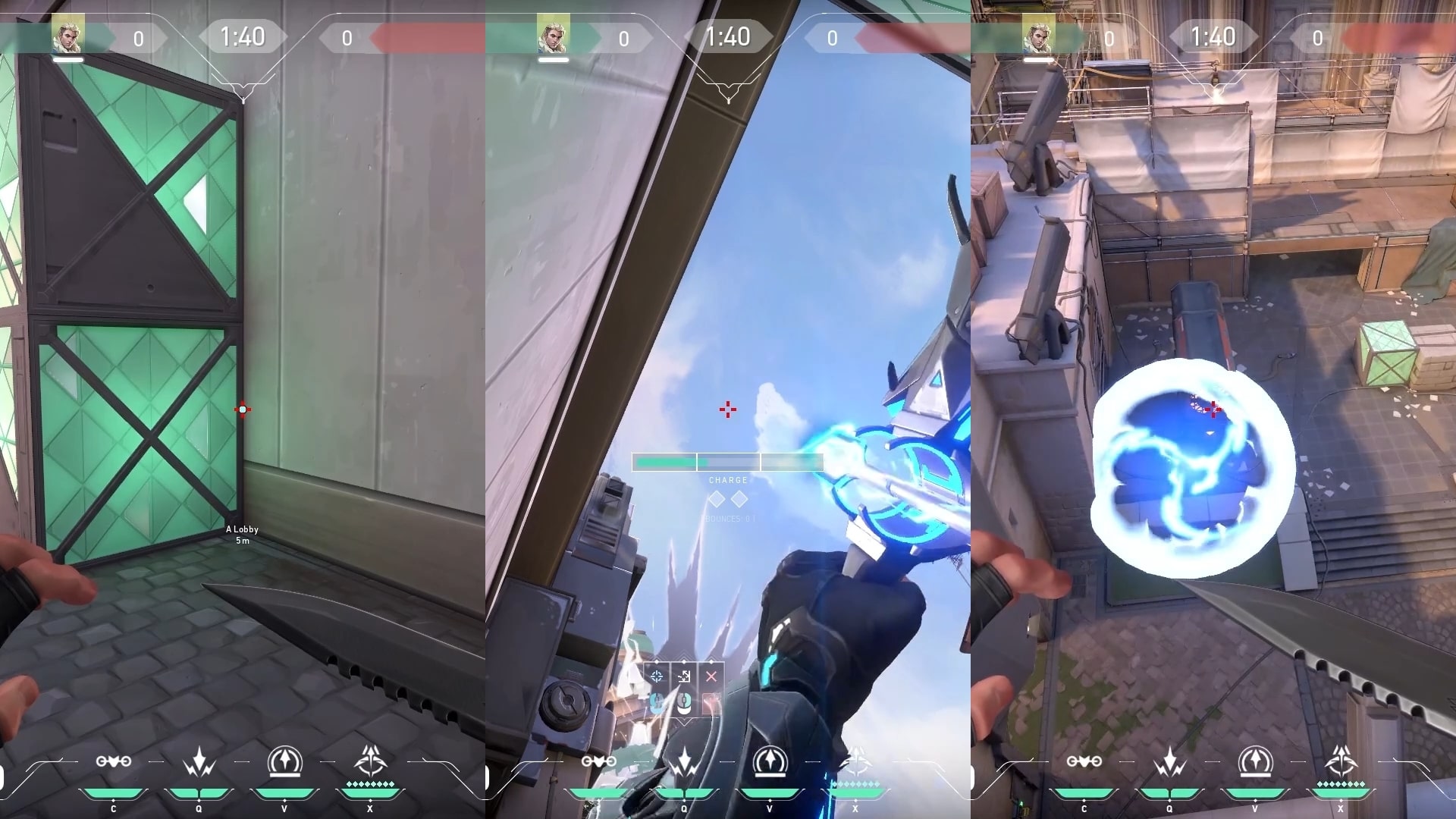Click the red crosshair in the middle panel
The image size is (1456, 819).
click(x=728, y=409)
